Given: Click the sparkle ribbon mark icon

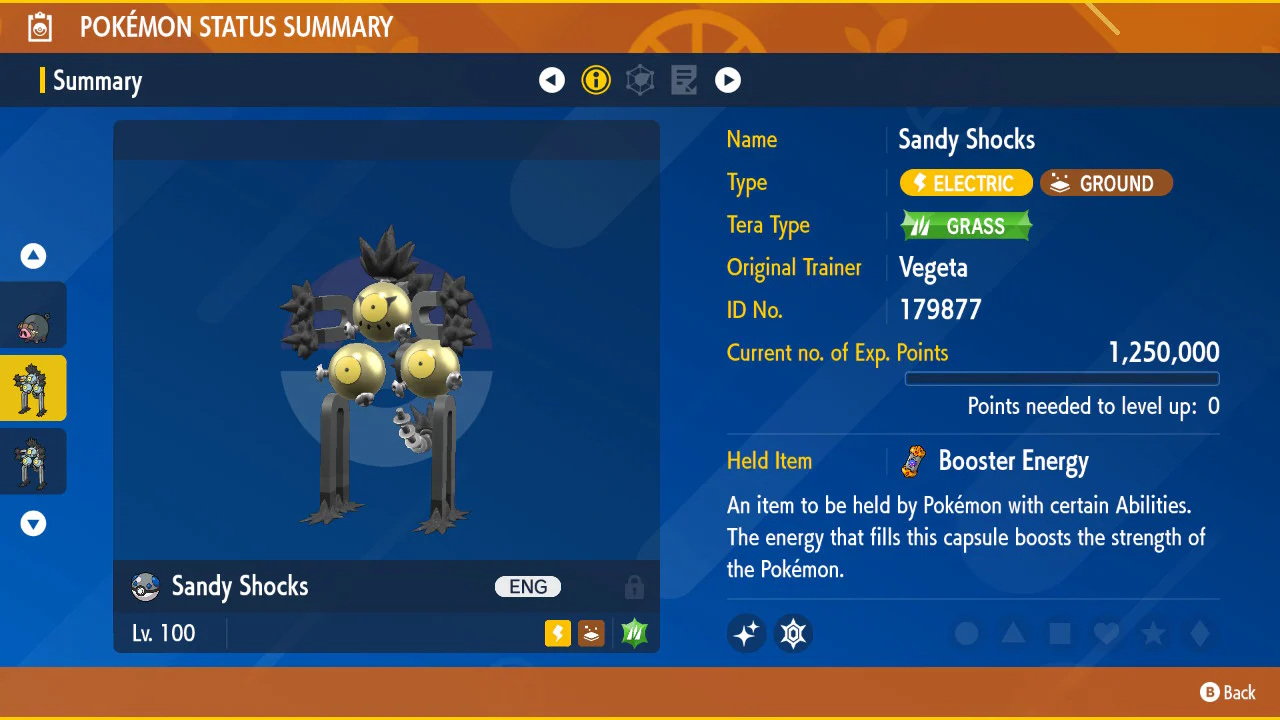Looking at the screenshot, I should [x=747, y=633].
